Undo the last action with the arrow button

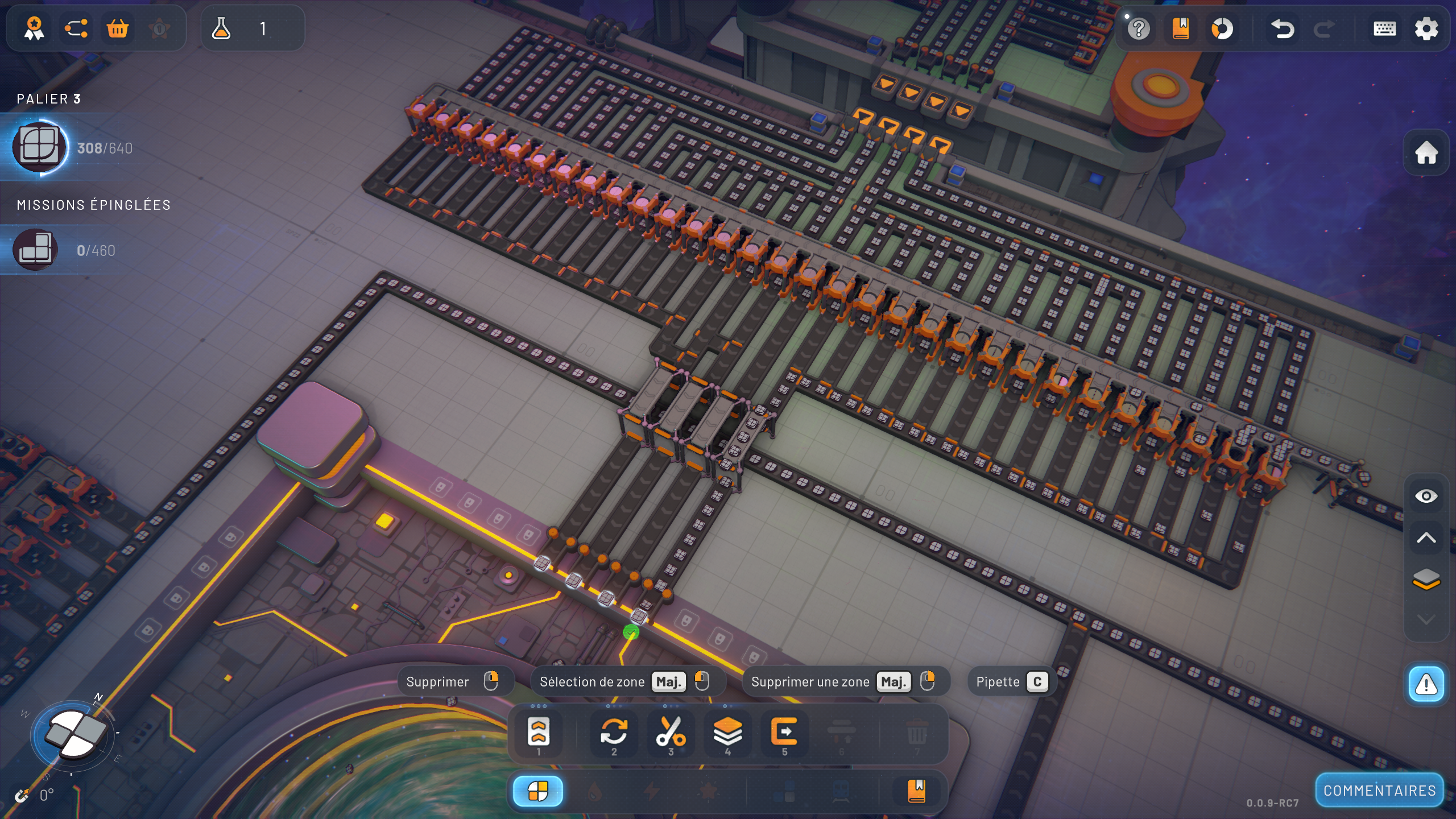point(1283,28)
